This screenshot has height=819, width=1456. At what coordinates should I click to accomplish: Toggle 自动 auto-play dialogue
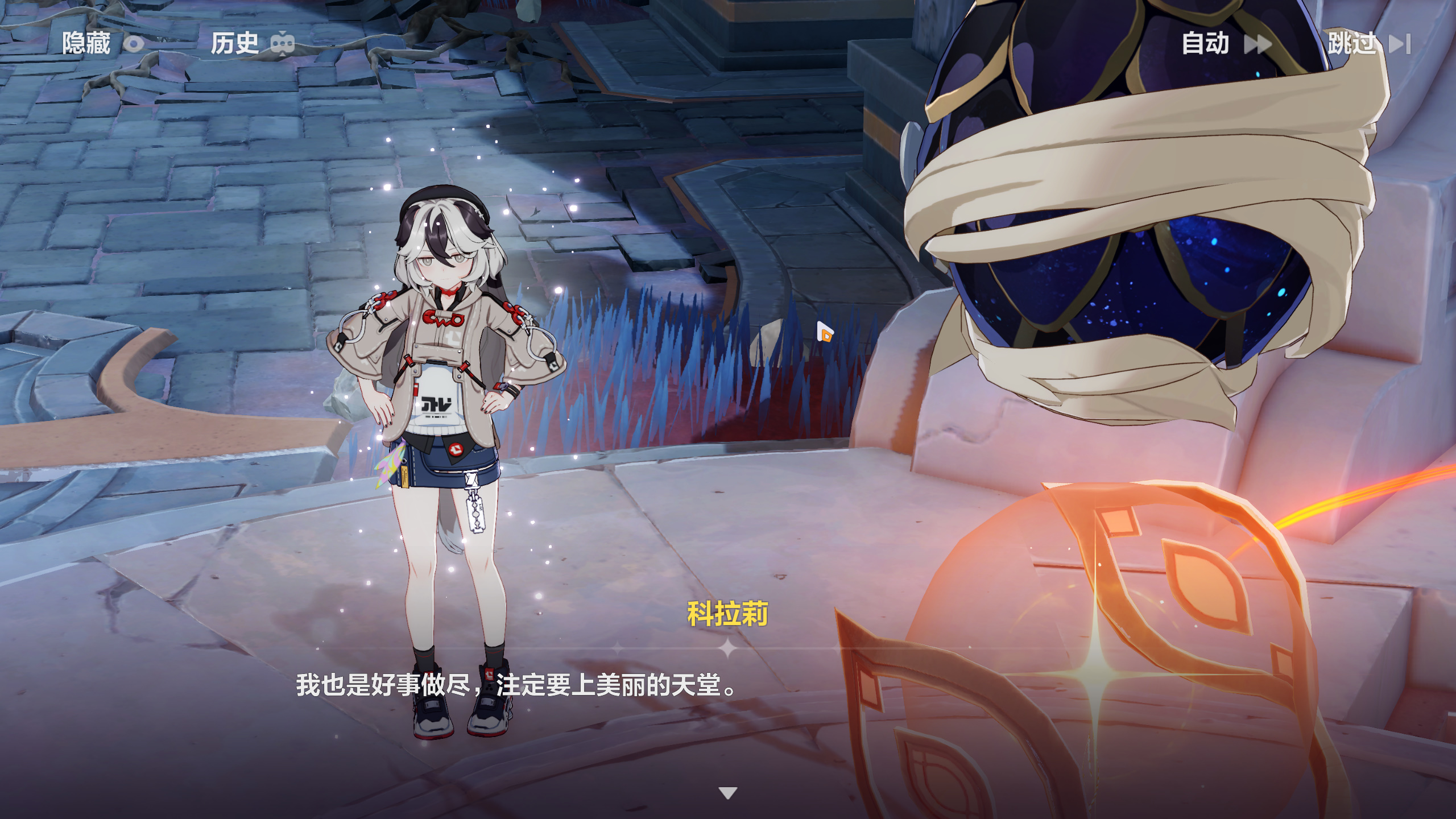(x=1225, y=43)
